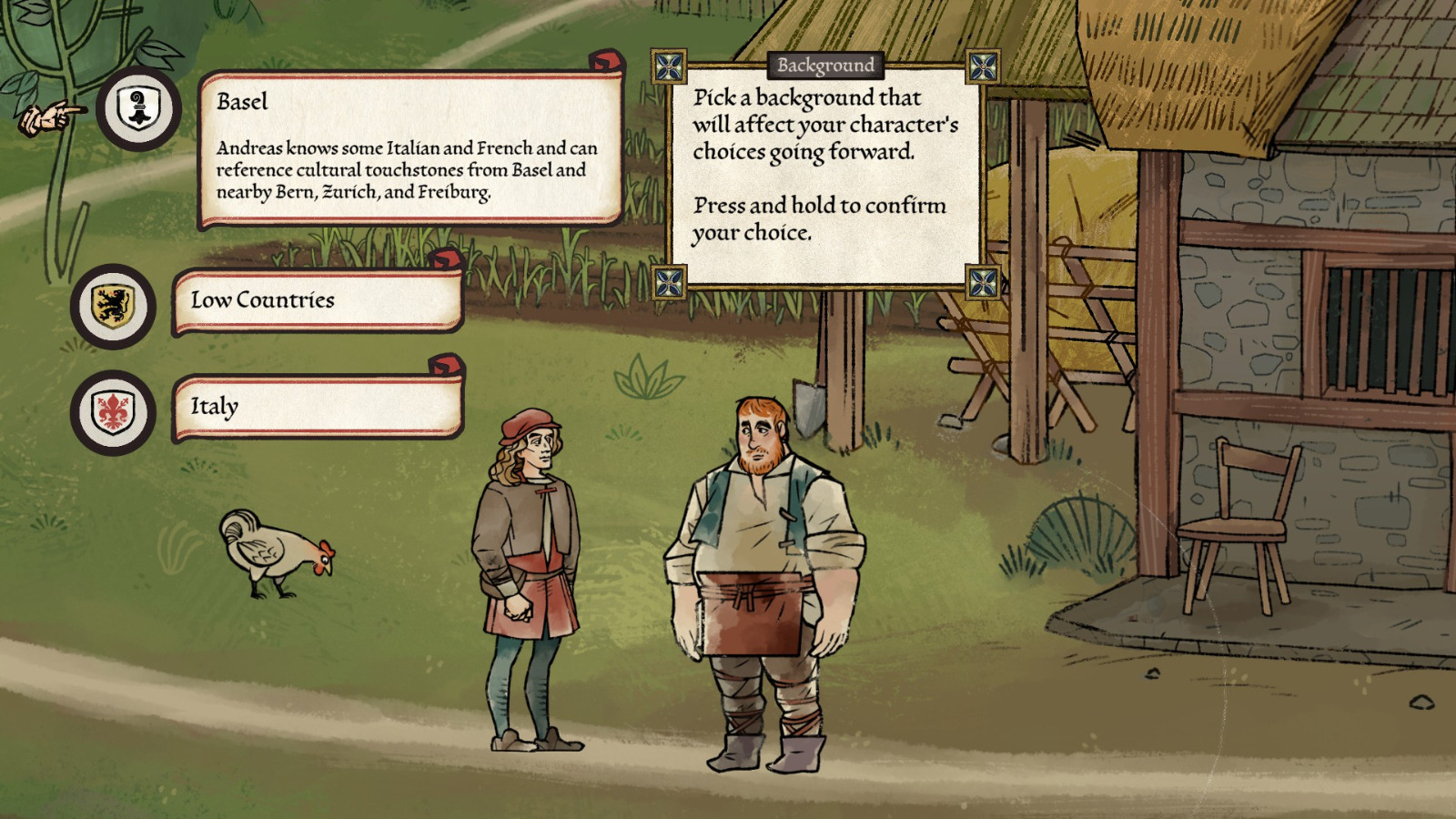Select the Low Countries background
The height and width of the screenshot is (819, 1456).
point(318,301)
